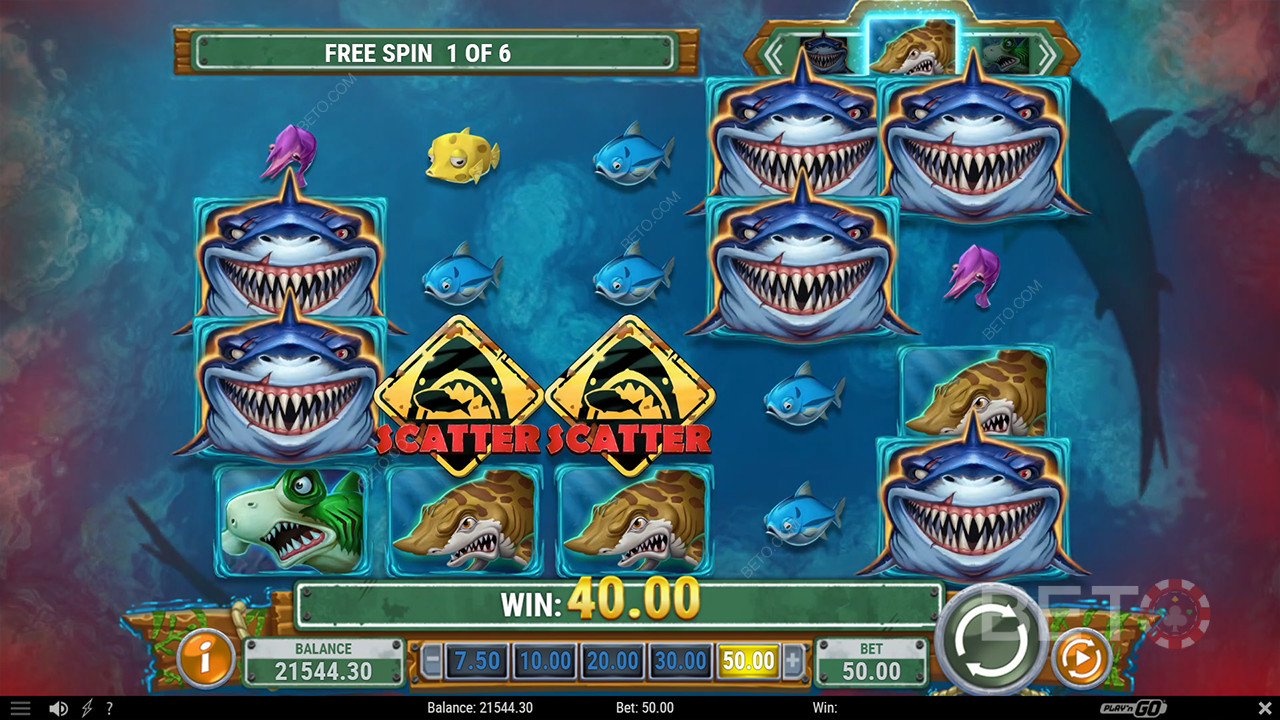Select the highlighted 50.00 bet value
Screen dimensions: 1280x720
[x=749, y=661]
